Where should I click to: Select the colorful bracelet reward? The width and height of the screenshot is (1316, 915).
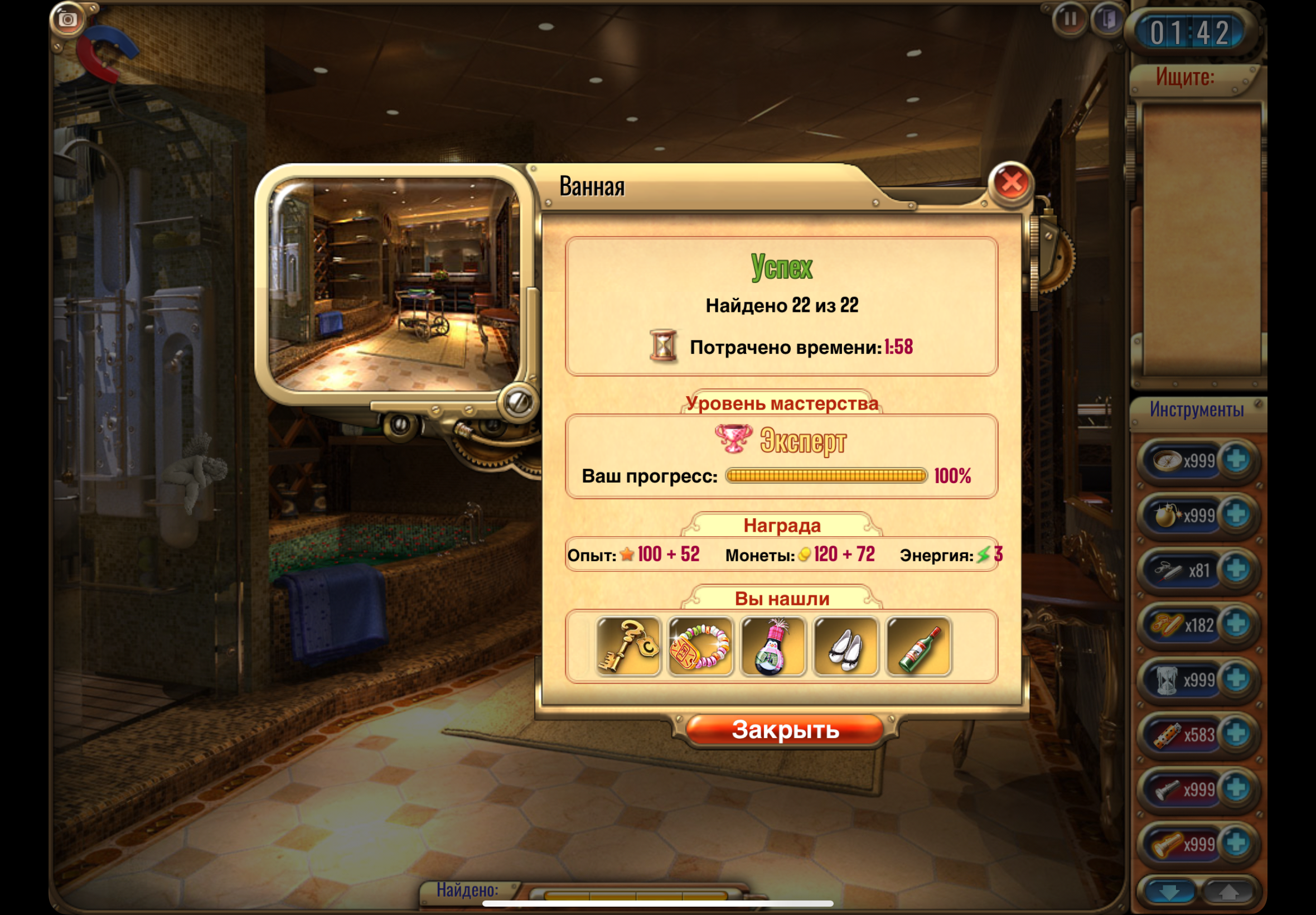pyautogui.click(x=701, y=647)
